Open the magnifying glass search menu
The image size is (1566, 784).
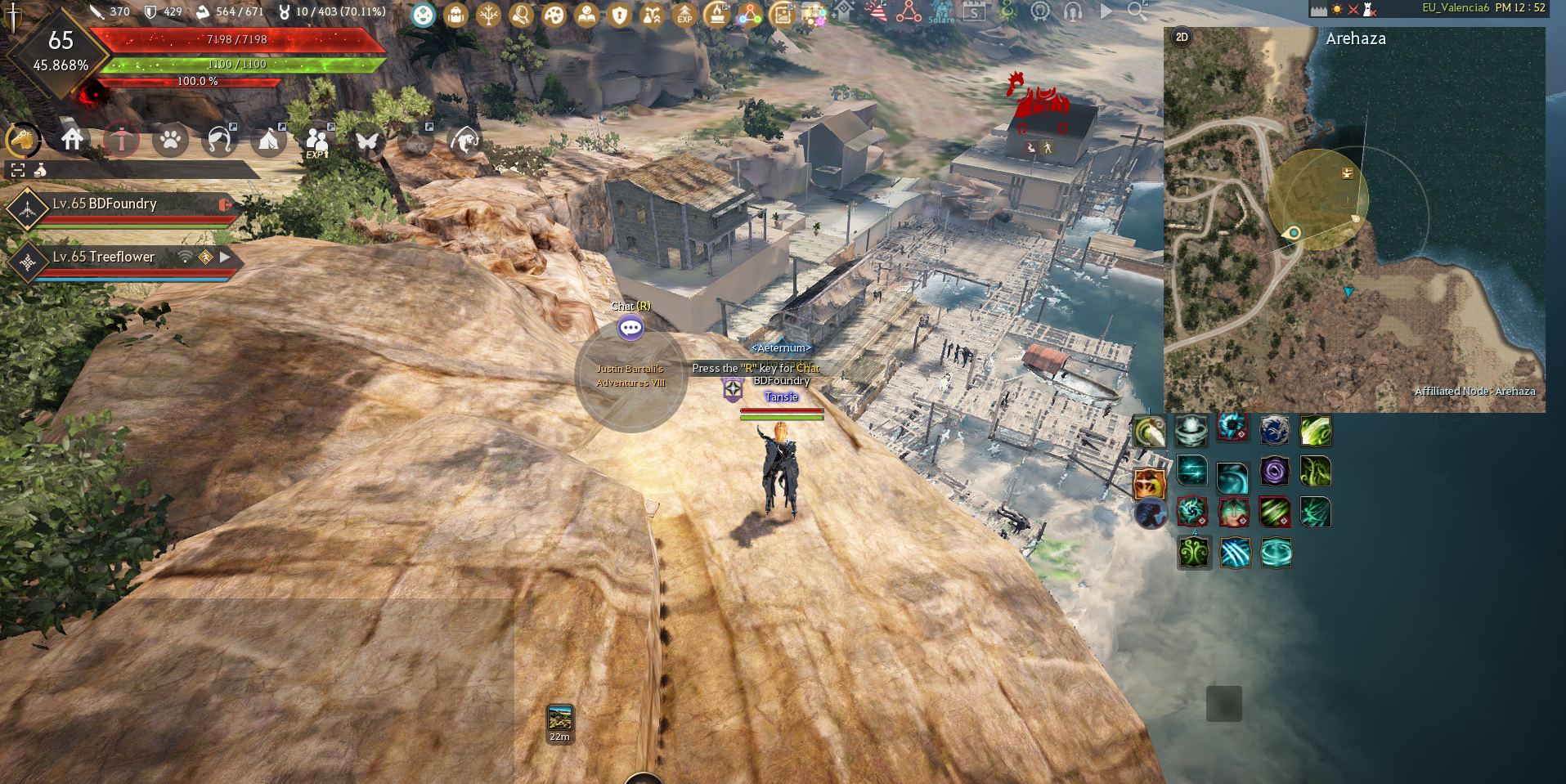(x=1137, y=11)
